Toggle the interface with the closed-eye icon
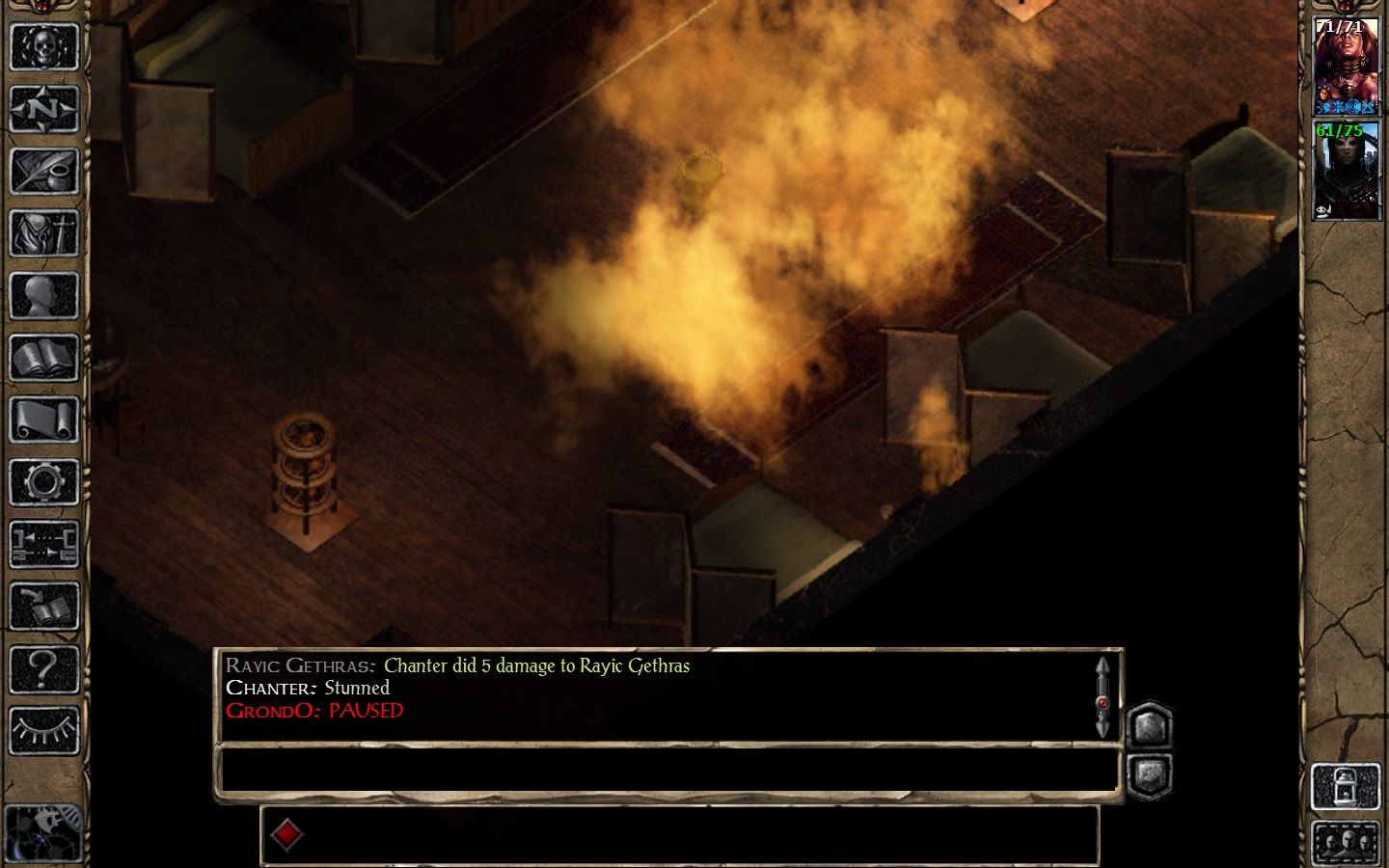Screen dimensions: 1389x868 (43, 731)
